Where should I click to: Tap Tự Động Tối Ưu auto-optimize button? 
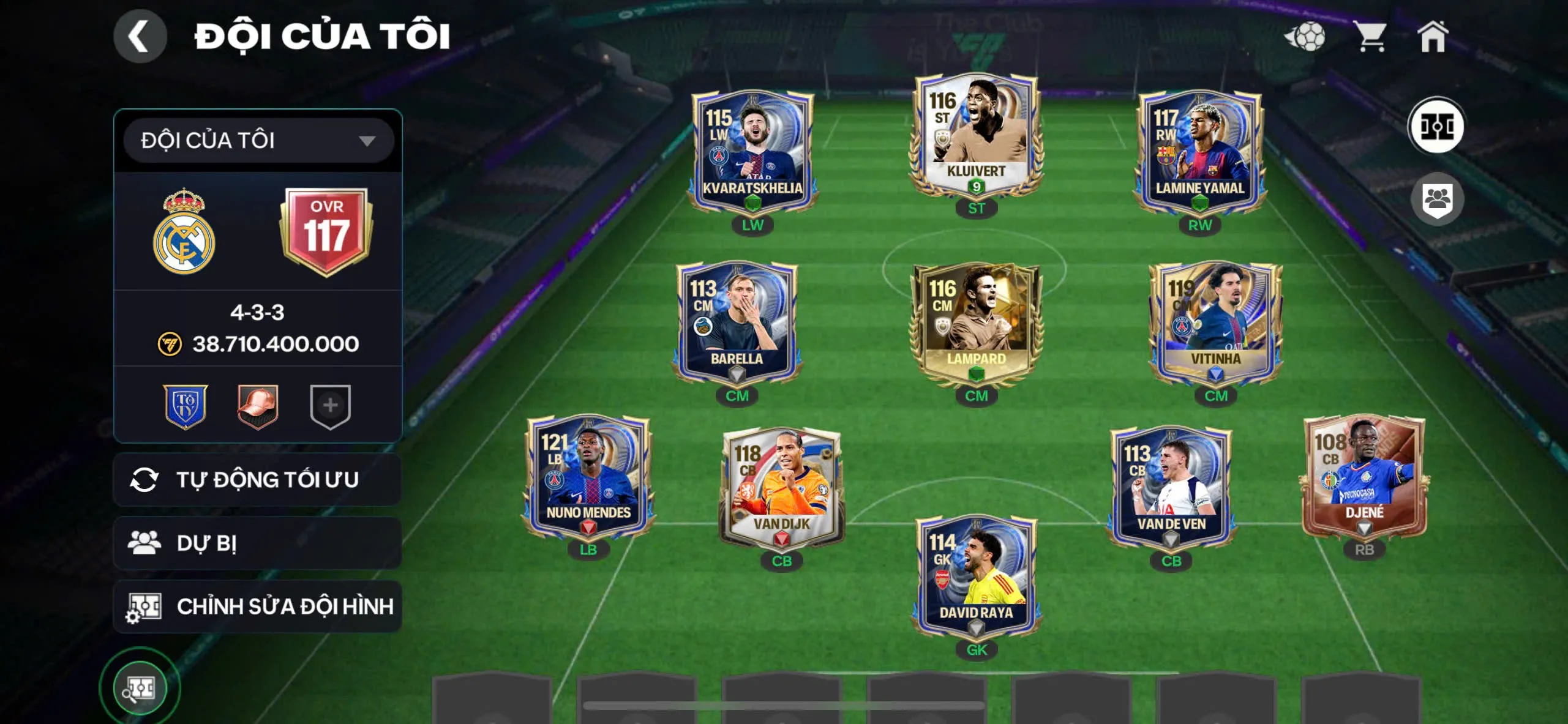257,480
